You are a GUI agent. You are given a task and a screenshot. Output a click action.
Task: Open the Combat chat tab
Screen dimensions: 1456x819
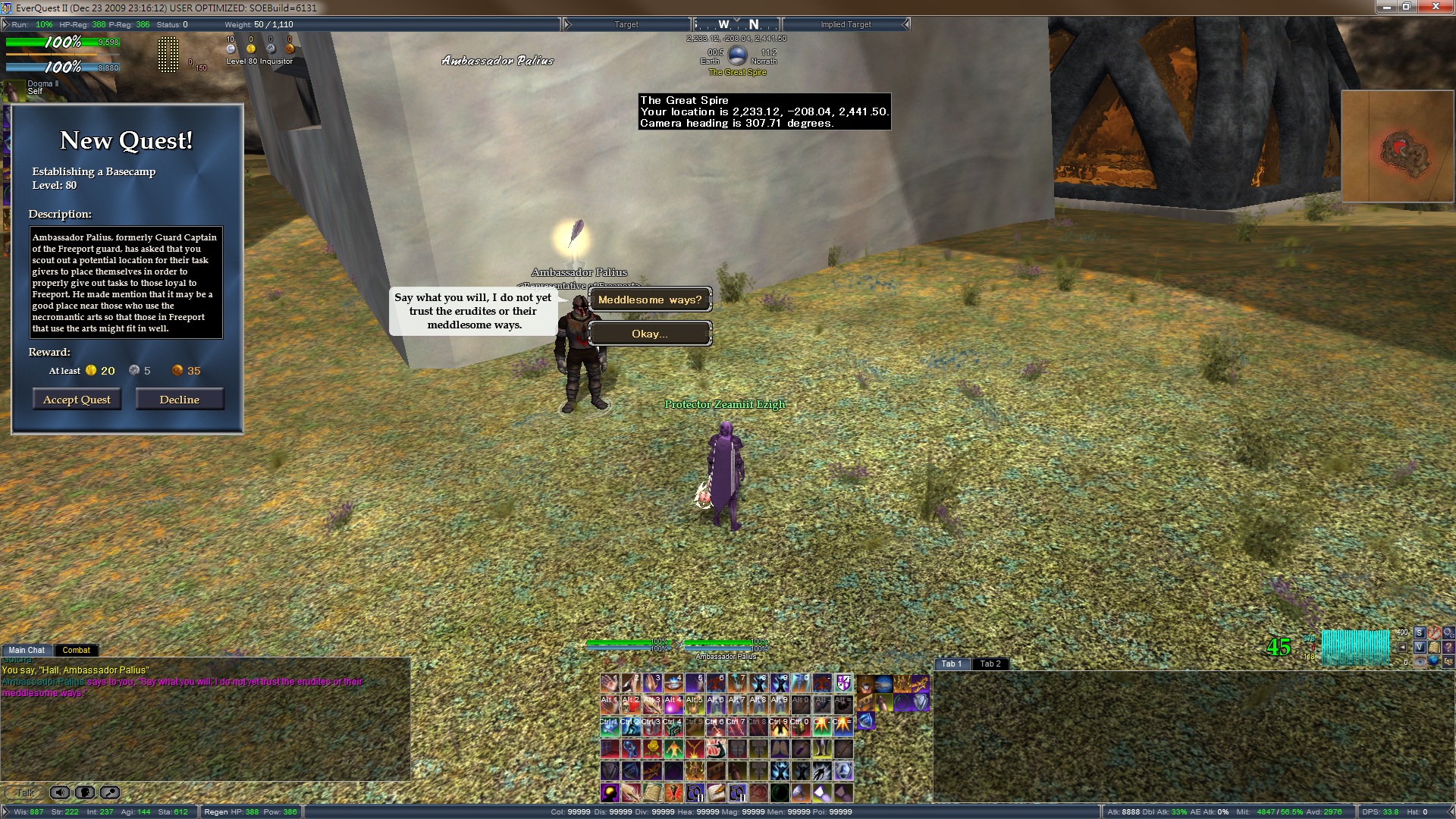[x=76, y=650]
